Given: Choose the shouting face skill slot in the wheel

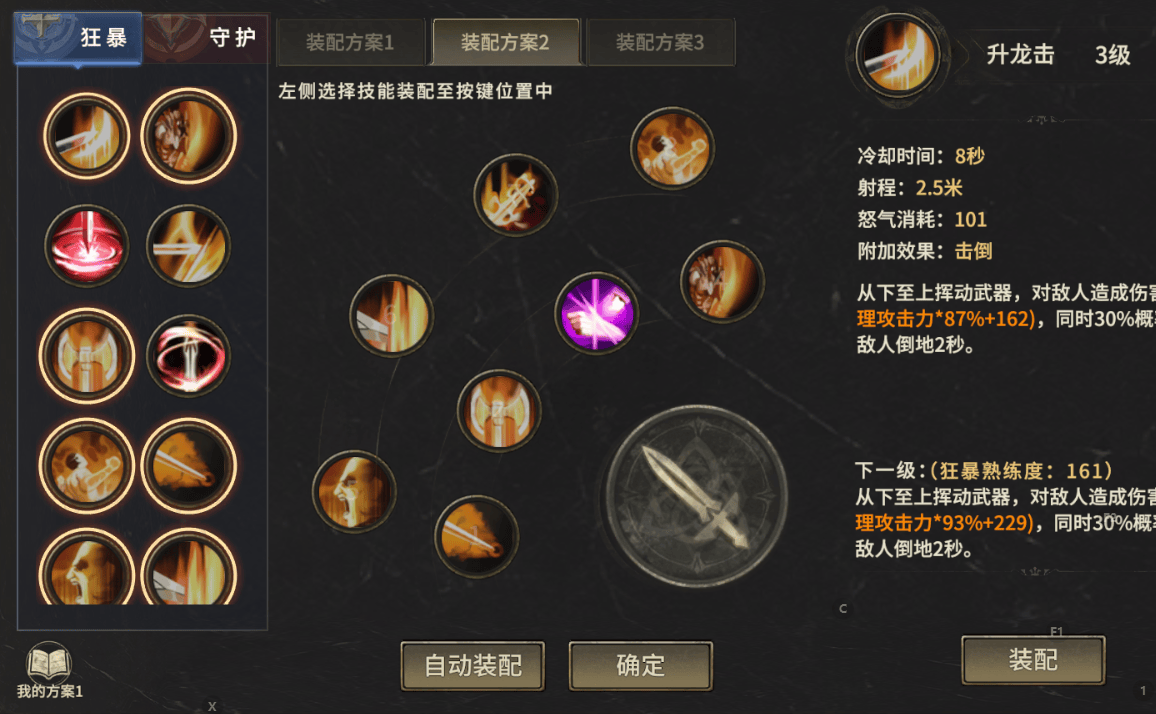Looking at the screenshot, I should tap(354, 491).
